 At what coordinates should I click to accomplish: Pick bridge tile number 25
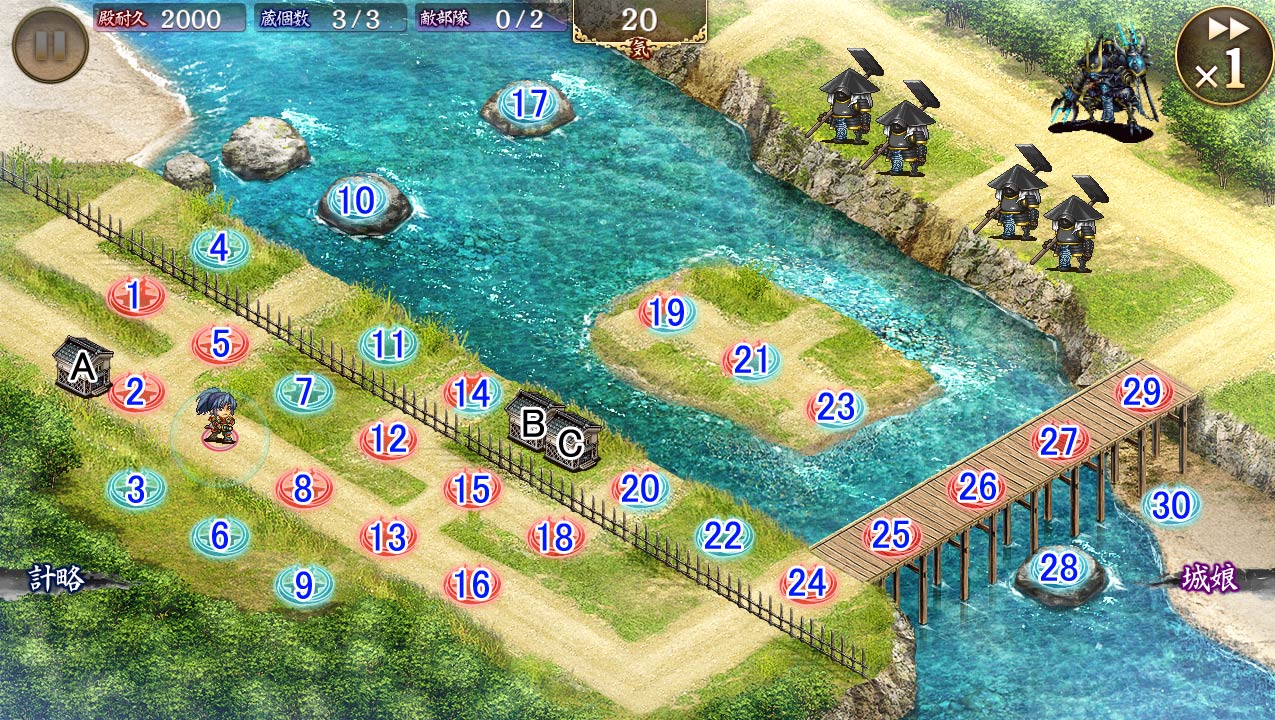(890, 536)
